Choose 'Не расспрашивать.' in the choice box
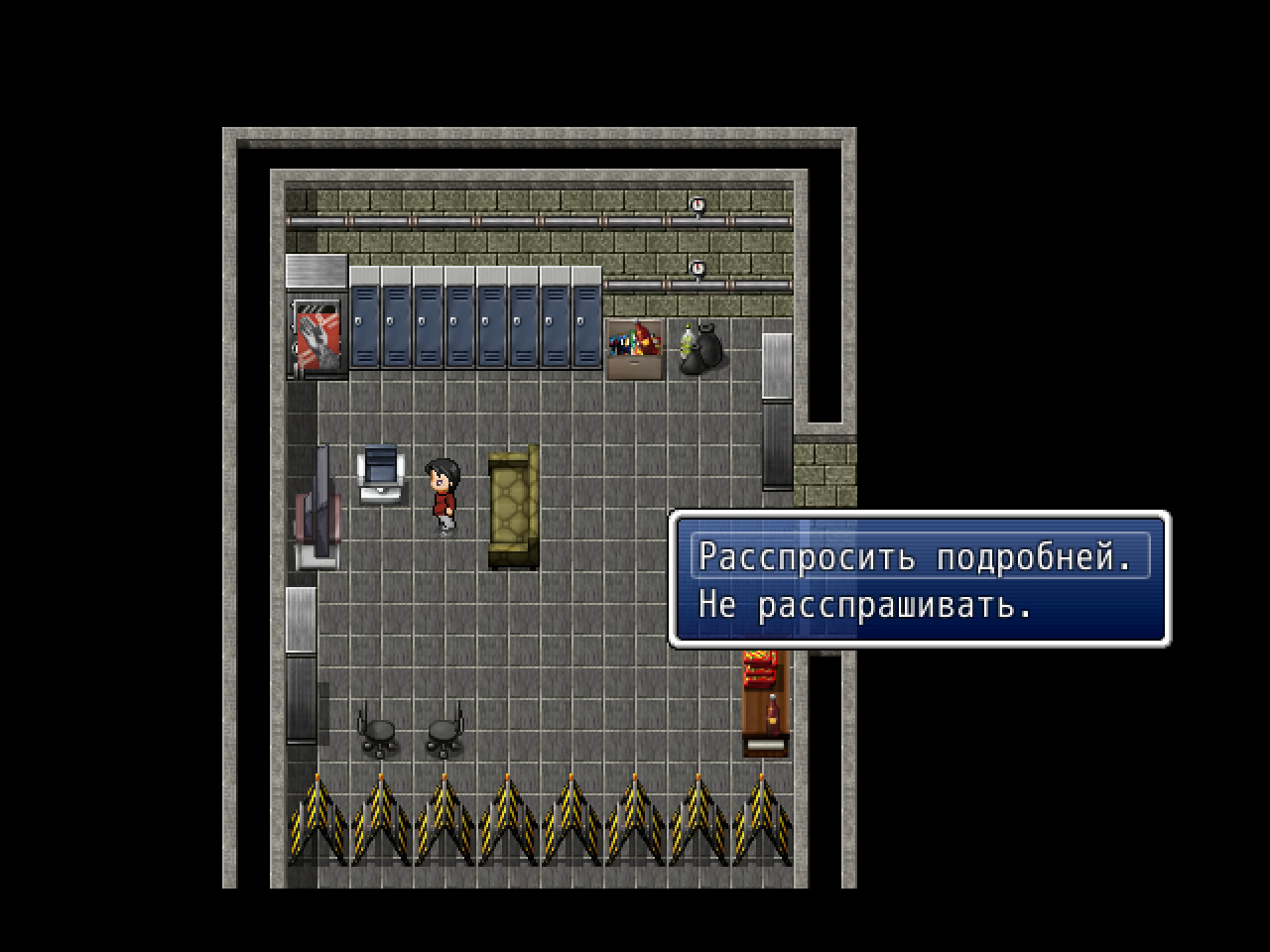Viewport: 1270px width, 952px height. pyautogui.click(x=873, y=604)
